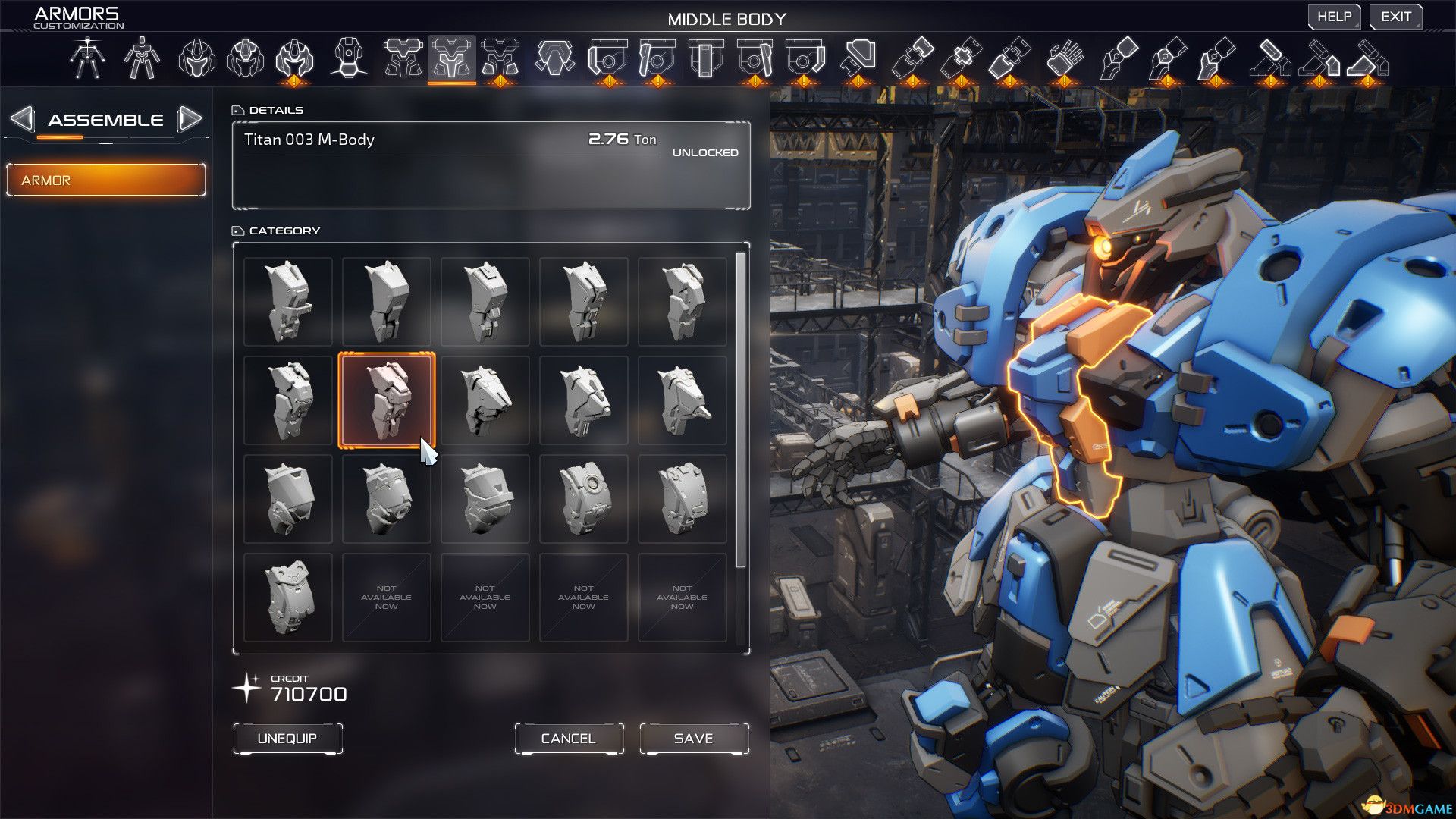This screenshot has width=1456, height=819.
Task: Expand next assemble page with right arrow
Action: point(193,118)
